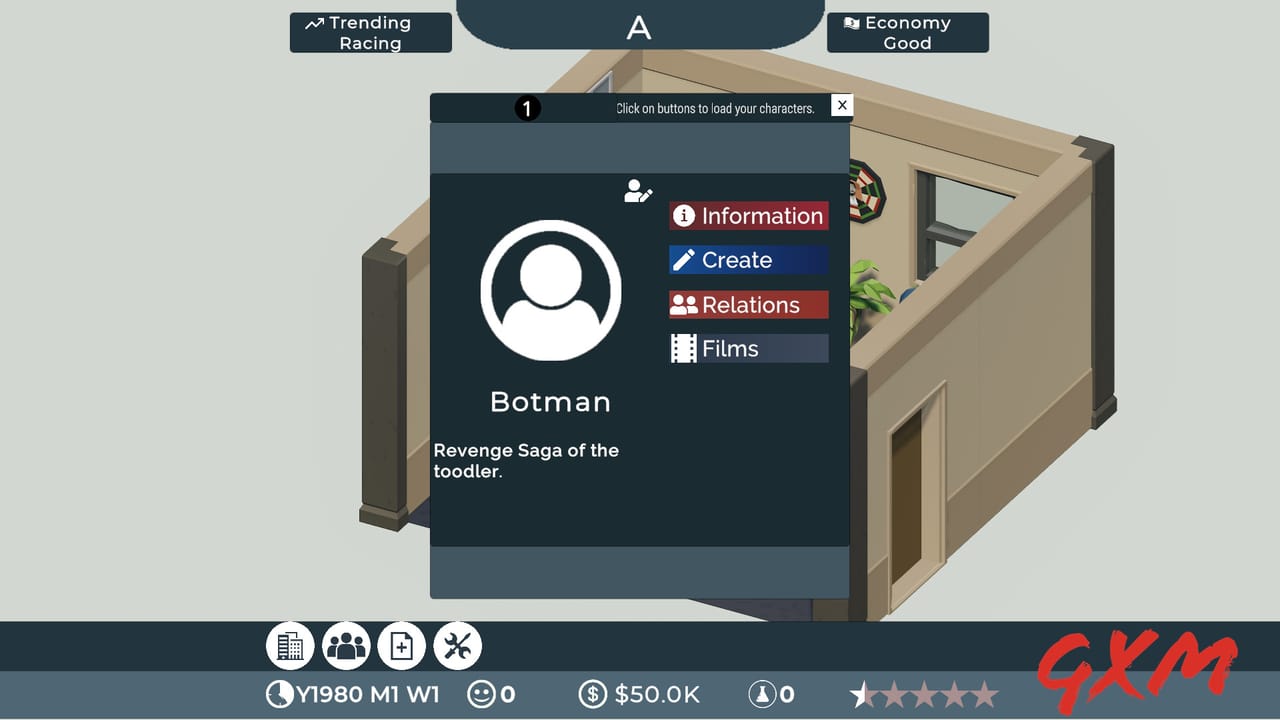Screen dimensions: 1280x720
Task: Click the clock icon beside Y1980 date
Action: pos(277,693)
